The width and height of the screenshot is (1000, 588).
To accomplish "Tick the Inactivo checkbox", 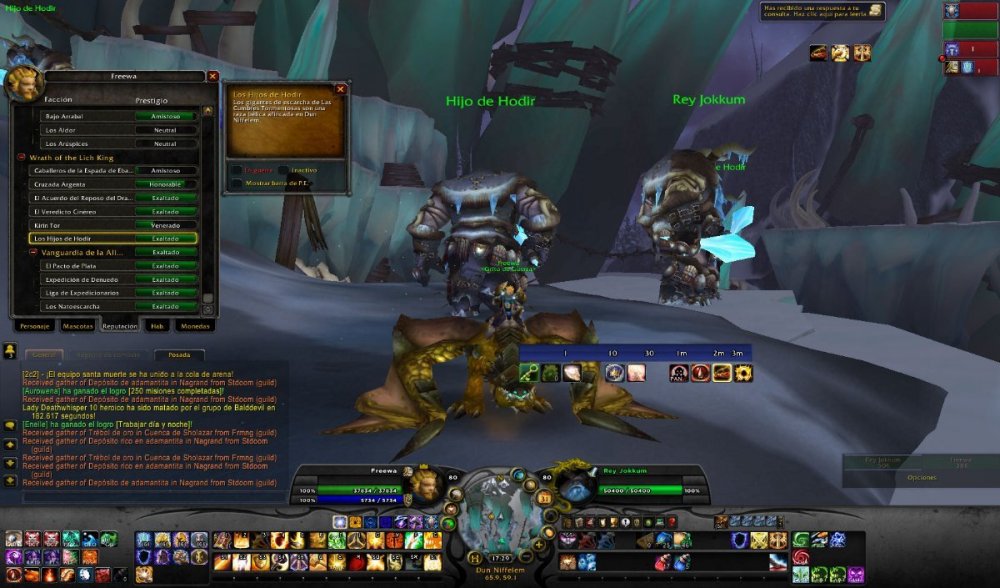I will tap(283, 170).
